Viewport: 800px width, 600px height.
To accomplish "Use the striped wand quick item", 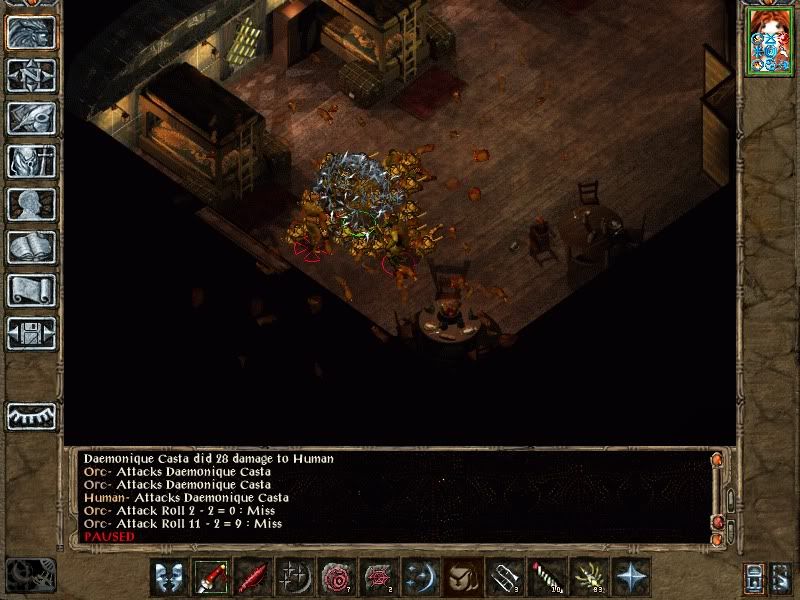I will [x=543, y=577].
